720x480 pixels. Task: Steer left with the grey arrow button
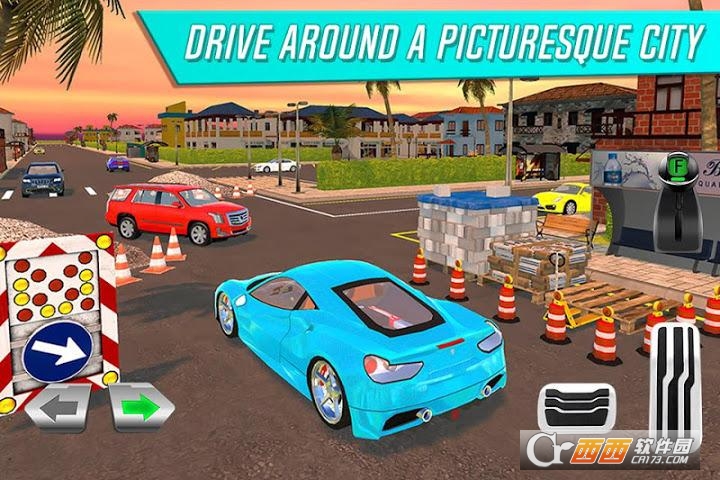pyautogui.click(x=56, y=408)
